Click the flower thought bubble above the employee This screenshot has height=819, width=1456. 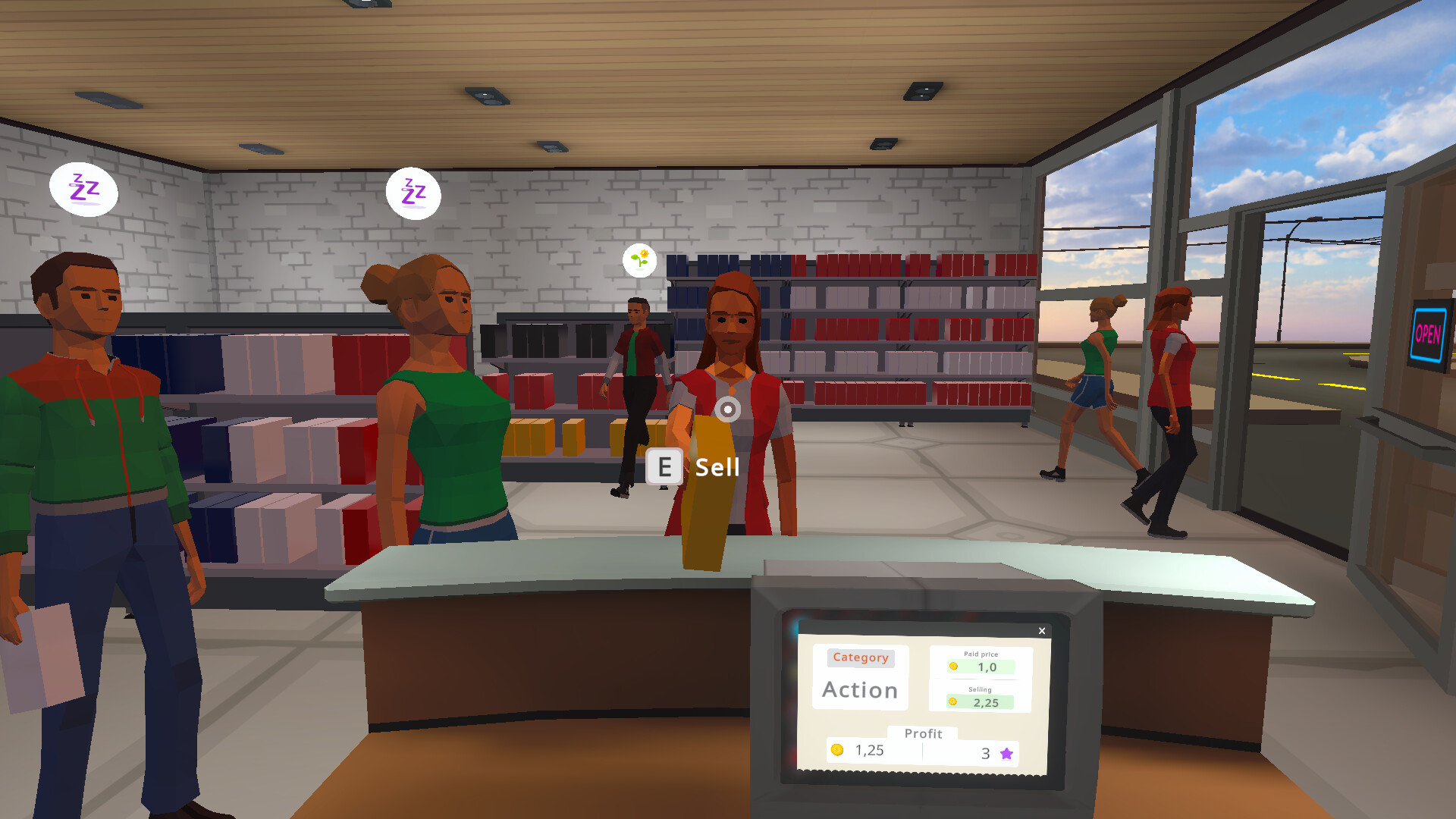(x=639, y=259)
